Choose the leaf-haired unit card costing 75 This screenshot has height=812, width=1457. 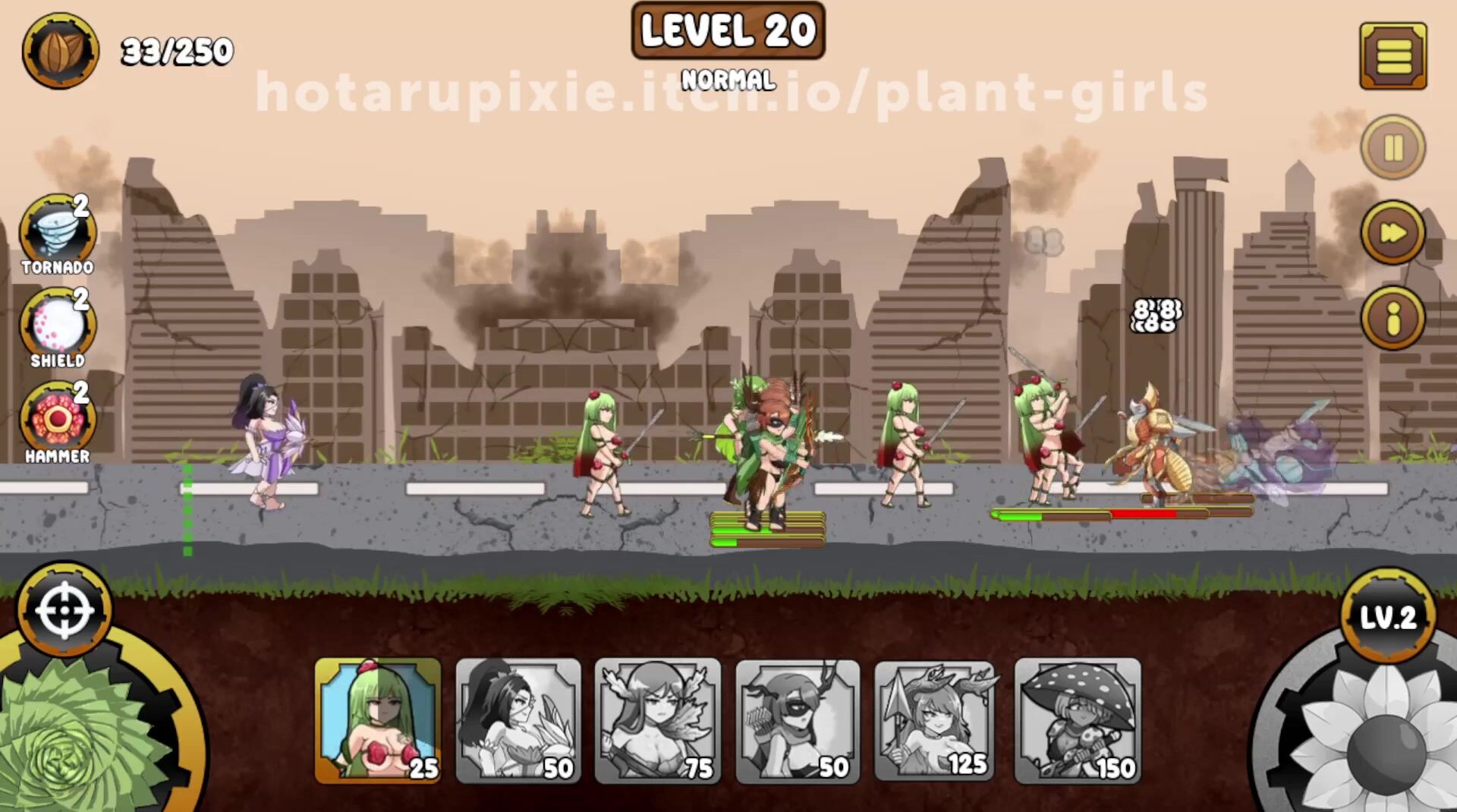point(658,720)
